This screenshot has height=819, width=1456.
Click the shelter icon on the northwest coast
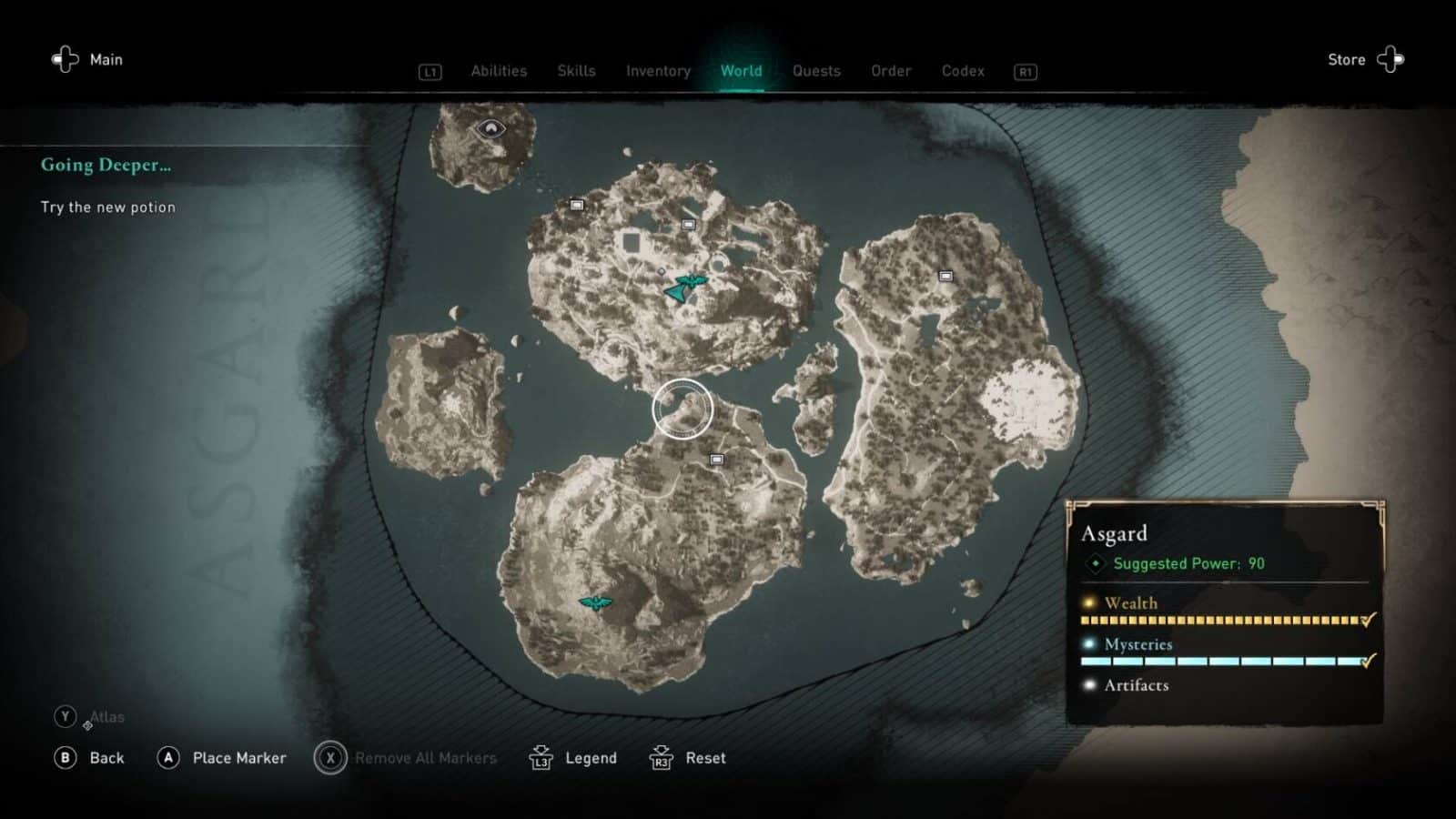[577, 205]
